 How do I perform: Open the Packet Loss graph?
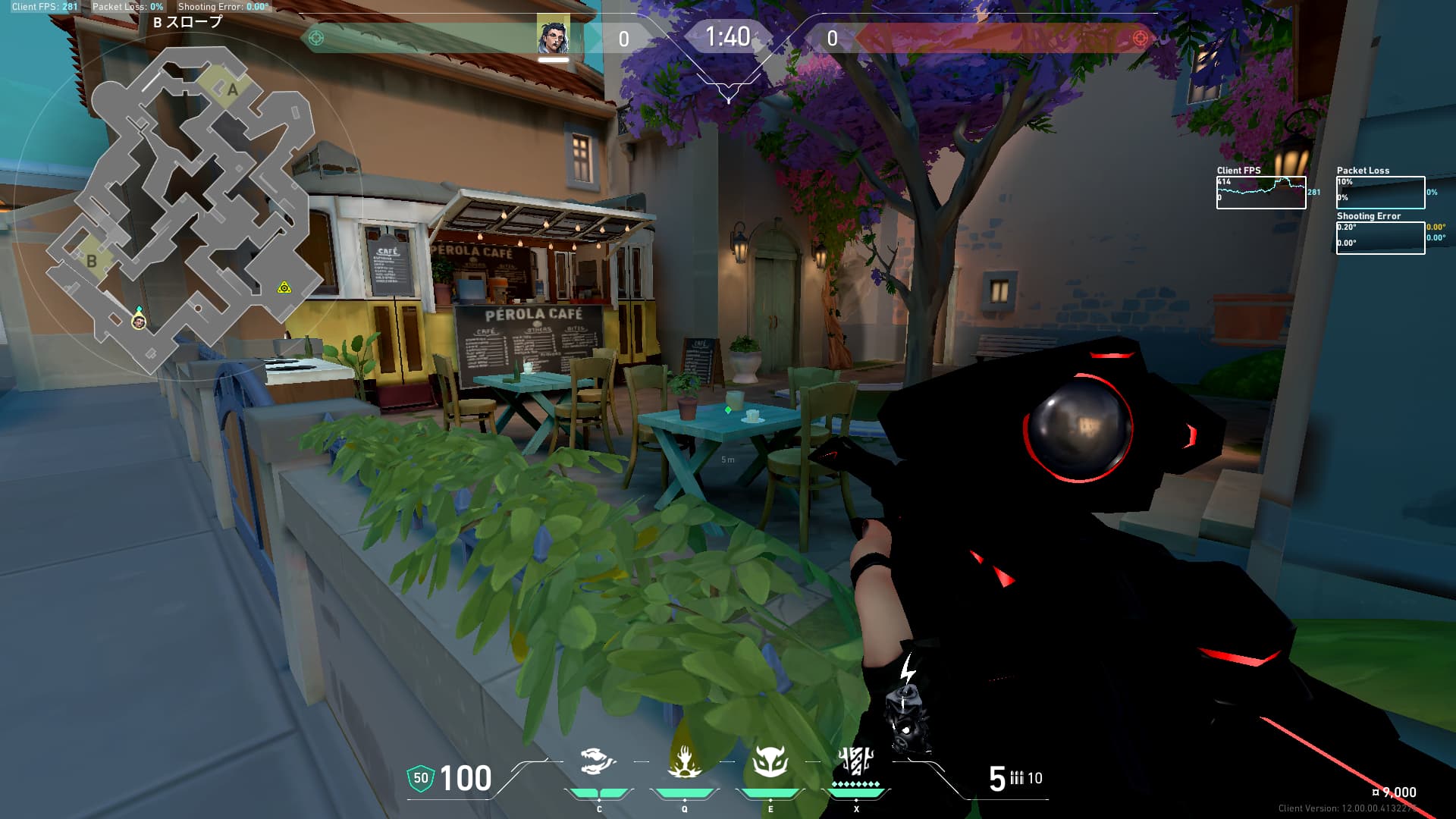click(1380, 193)
